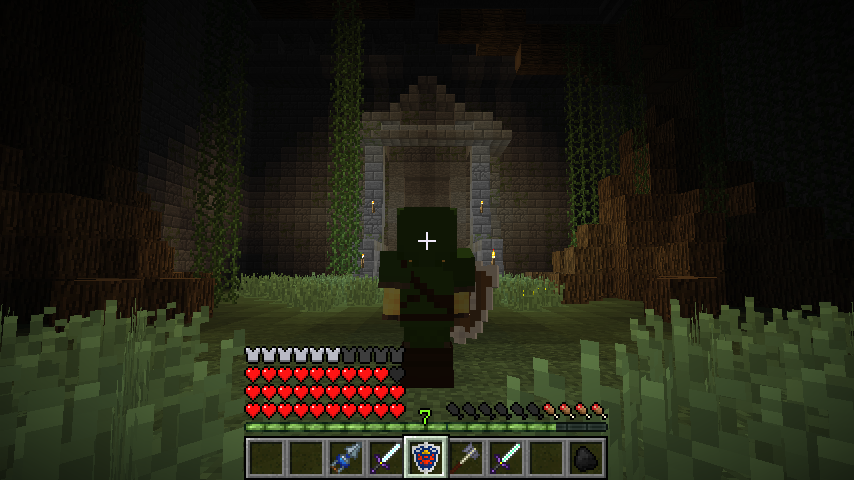The width and height of the screenshot is (854, 480).
Task: Choose the hookshot item in the hotbar
Action: click(346, 458)
